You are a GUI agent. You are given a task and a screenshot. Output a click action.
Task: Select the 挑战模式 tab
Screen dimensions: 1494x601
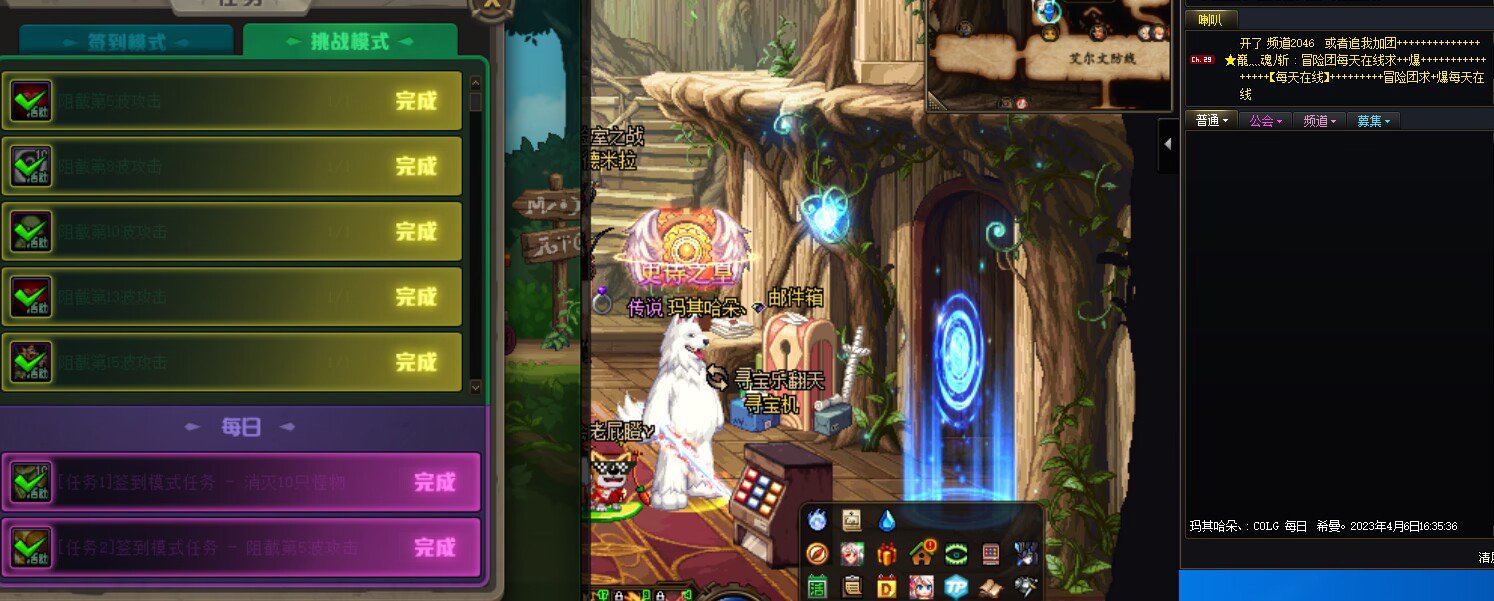pyautogui.click(x=350, y=42)
